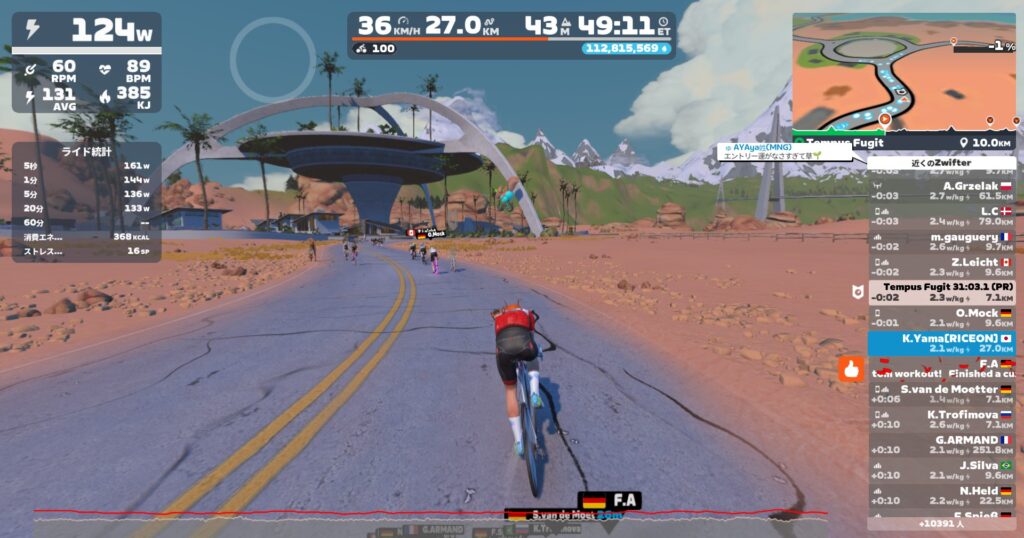Show the +10391 more riders count
This screenshot has width=1024, height=538.
[941, 523]
